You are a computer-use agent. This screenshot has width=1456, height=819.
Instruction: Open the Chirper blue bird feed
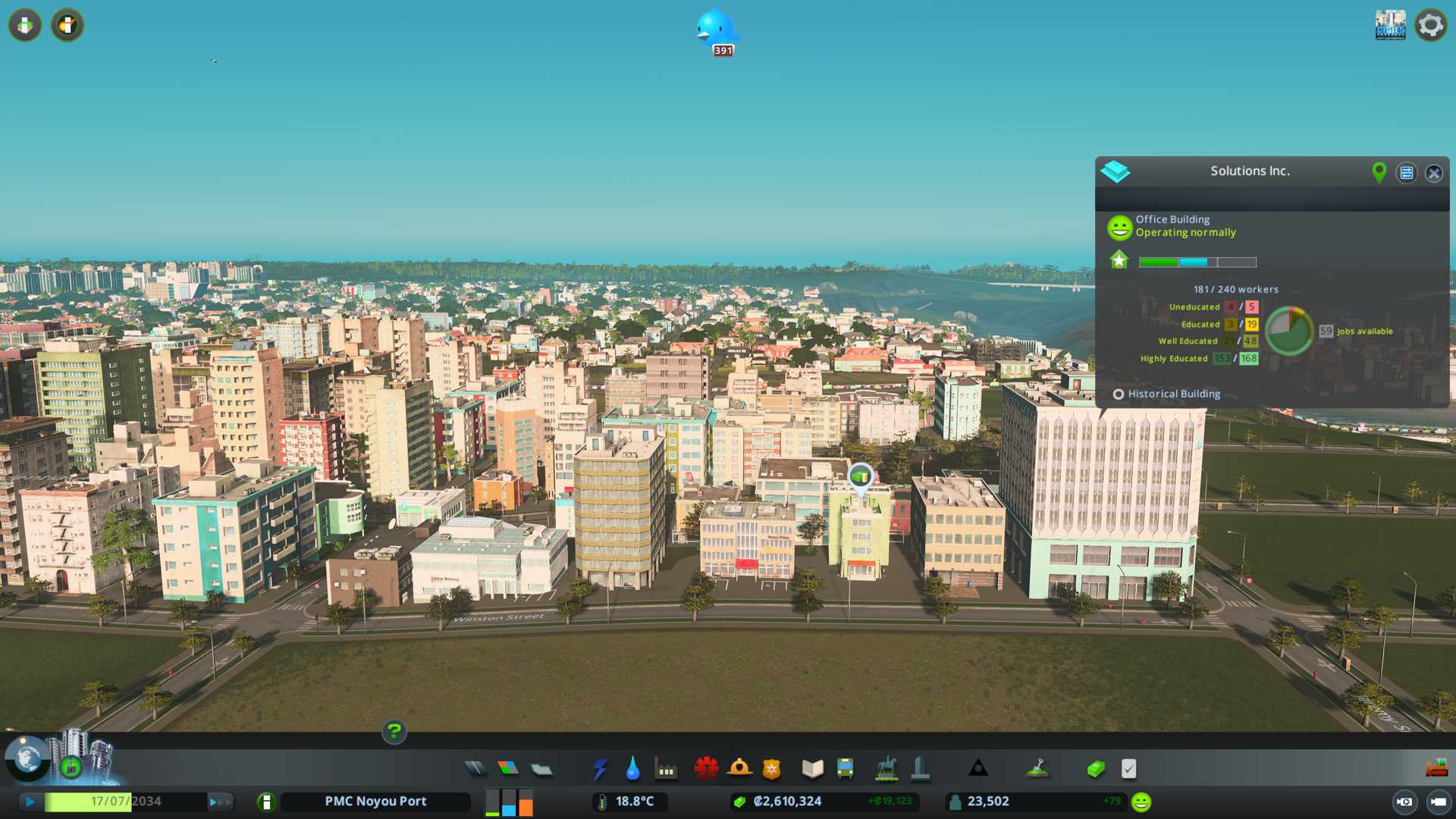click(x=715, y=29)
